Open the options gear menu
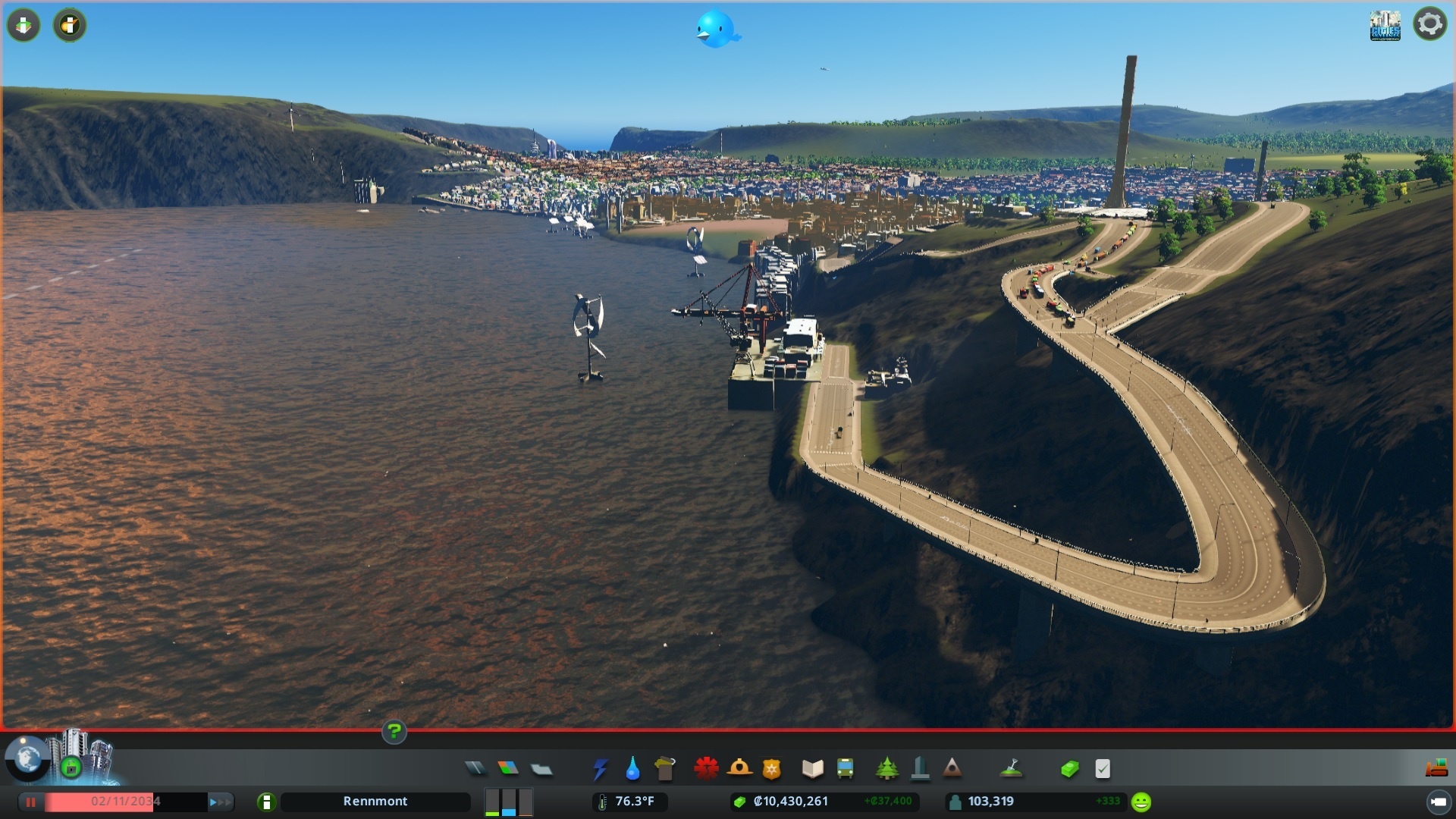This screenshot has width=1456, height=819. (x=1429, y=24)
